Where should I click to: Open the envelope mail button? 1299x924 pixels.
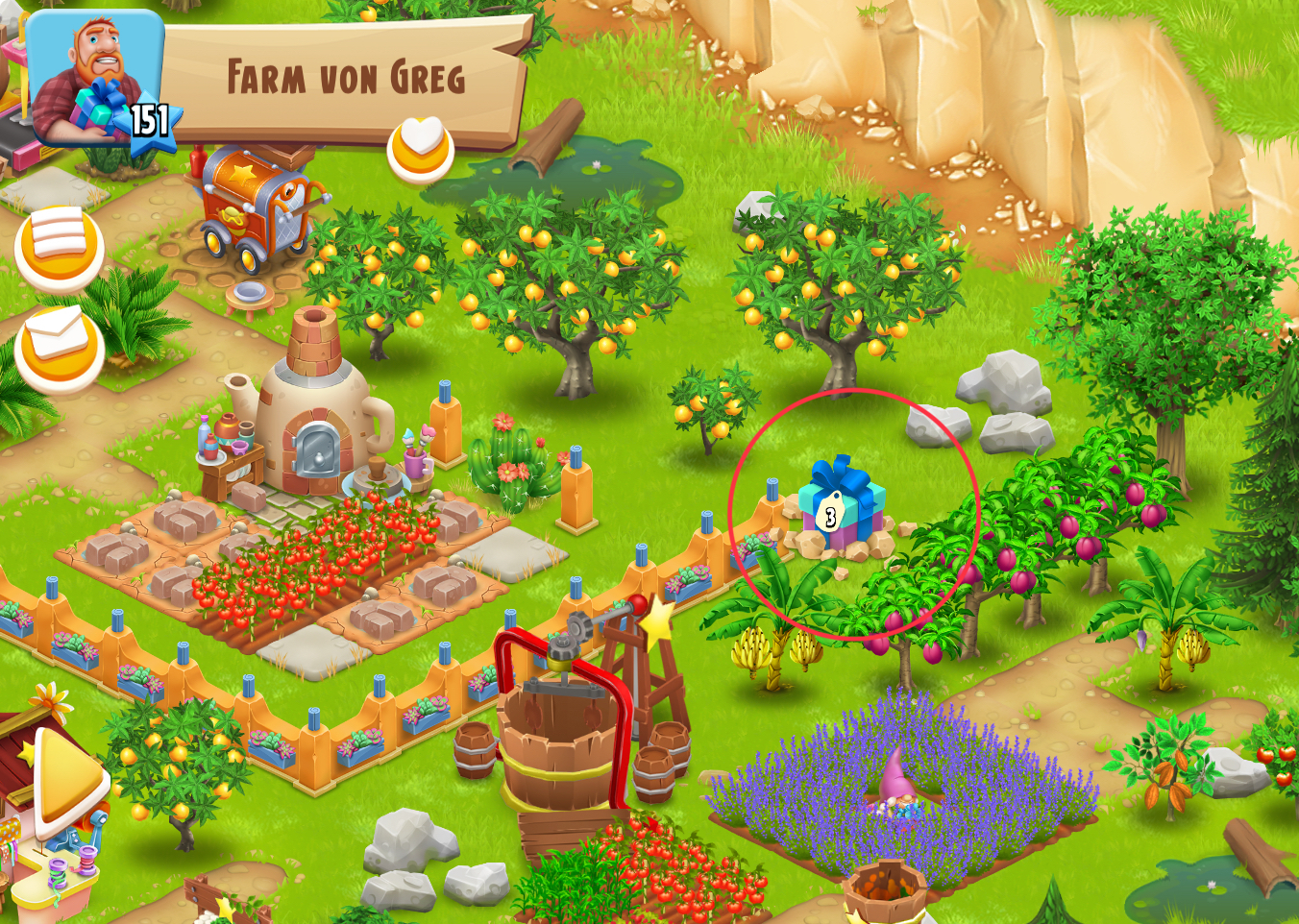click(59, 348)
